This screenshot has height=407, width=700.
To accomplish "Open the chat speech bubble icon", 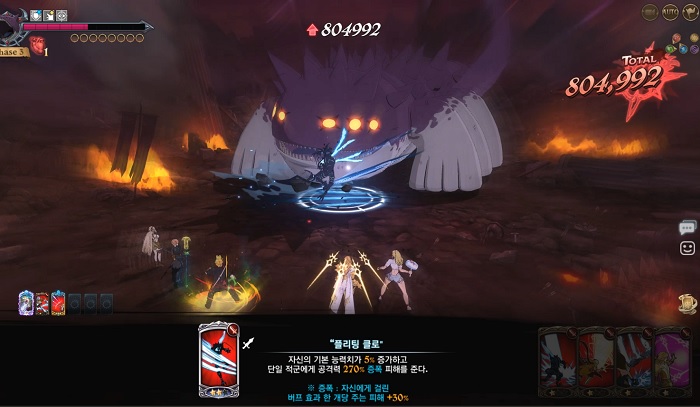I will click(x=687, y=227).
